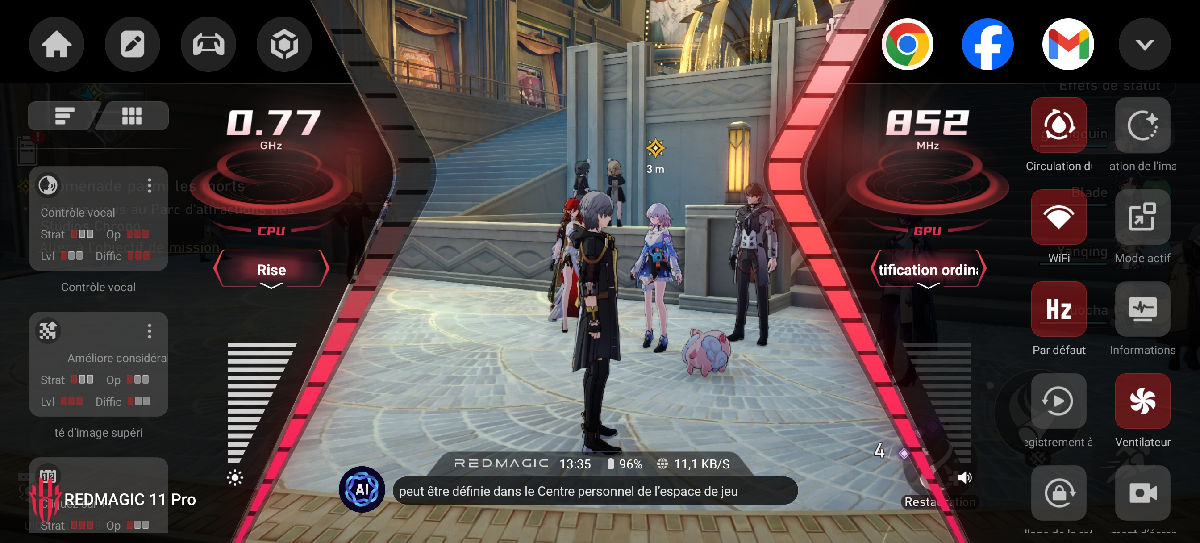Switch to the grid view layout
The width and height of the screenshot is (1200, 543).
[132, 116]
